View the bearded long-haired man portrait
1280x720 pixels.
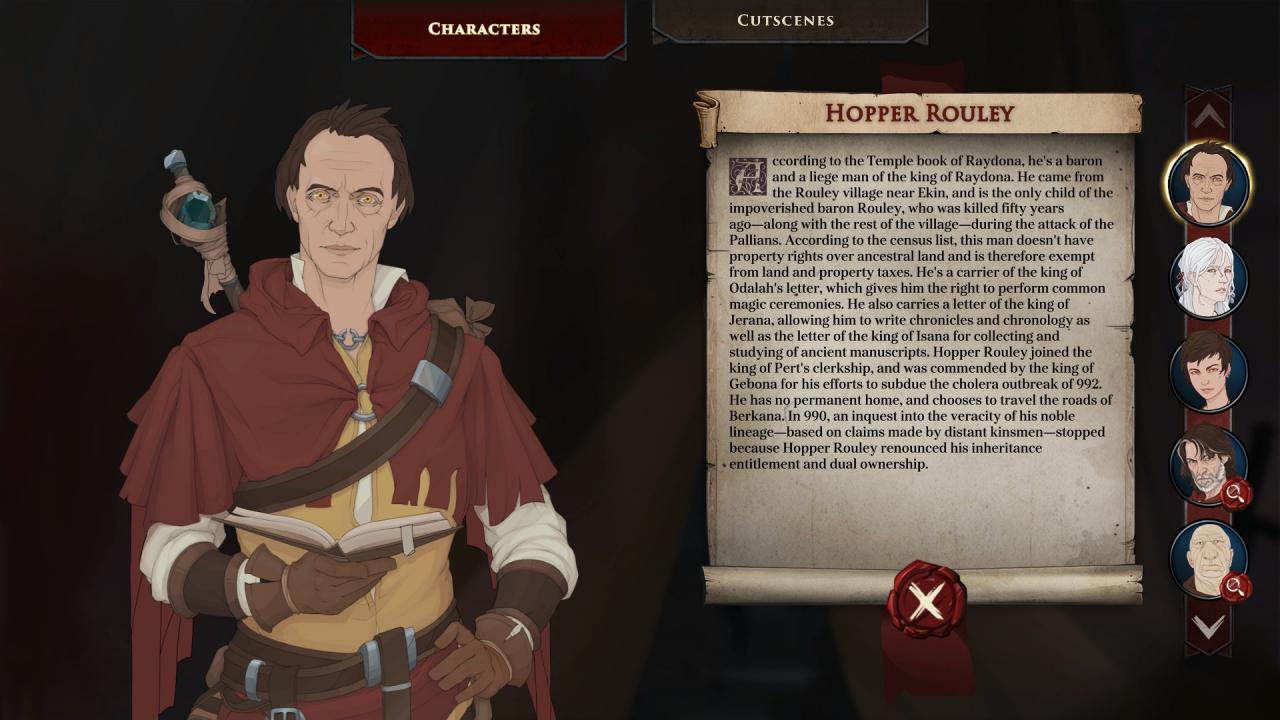[x=1208, y=465]
